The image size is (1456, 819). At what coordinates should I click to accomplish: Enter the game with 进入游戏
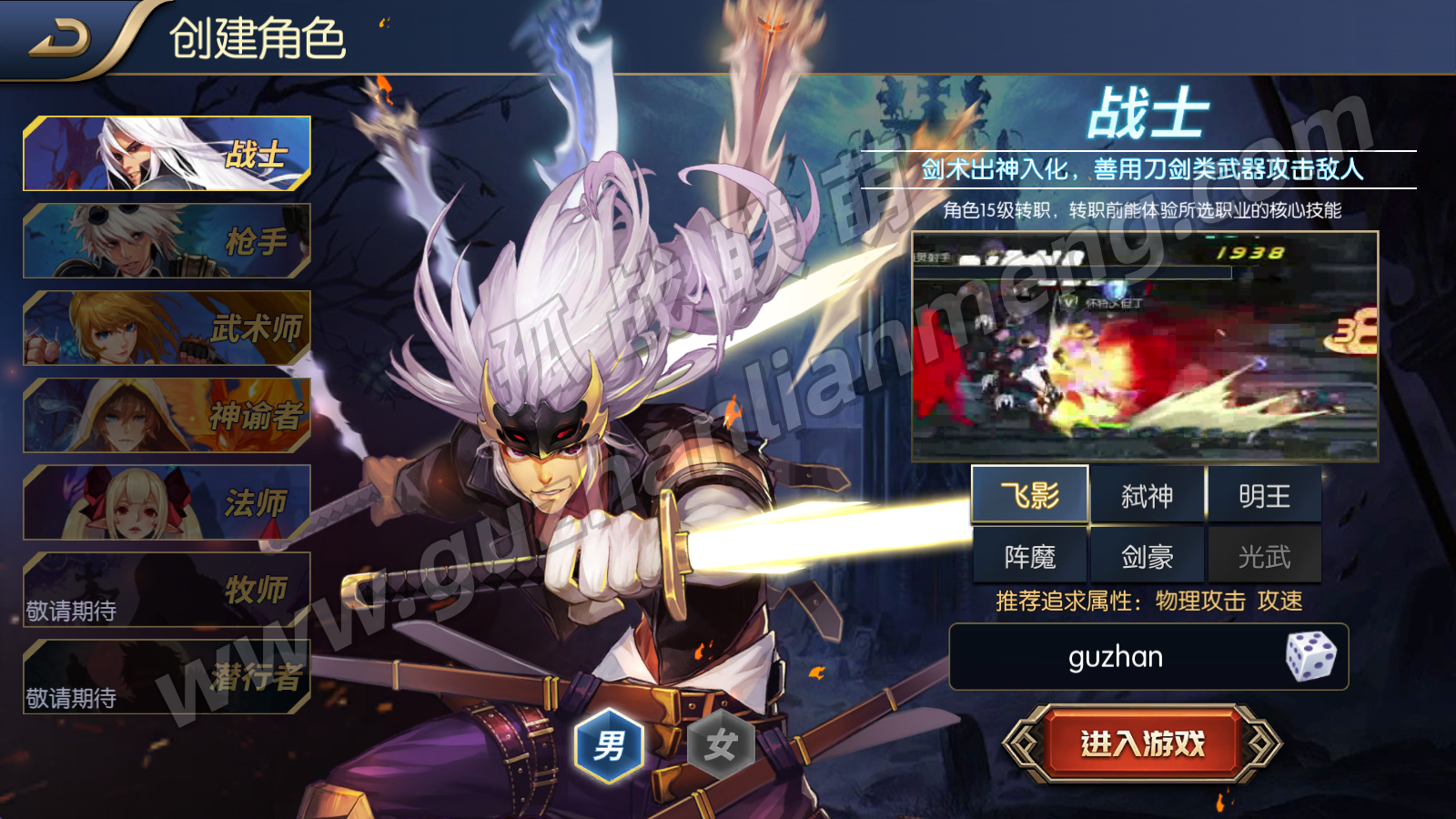[1142, 744]
